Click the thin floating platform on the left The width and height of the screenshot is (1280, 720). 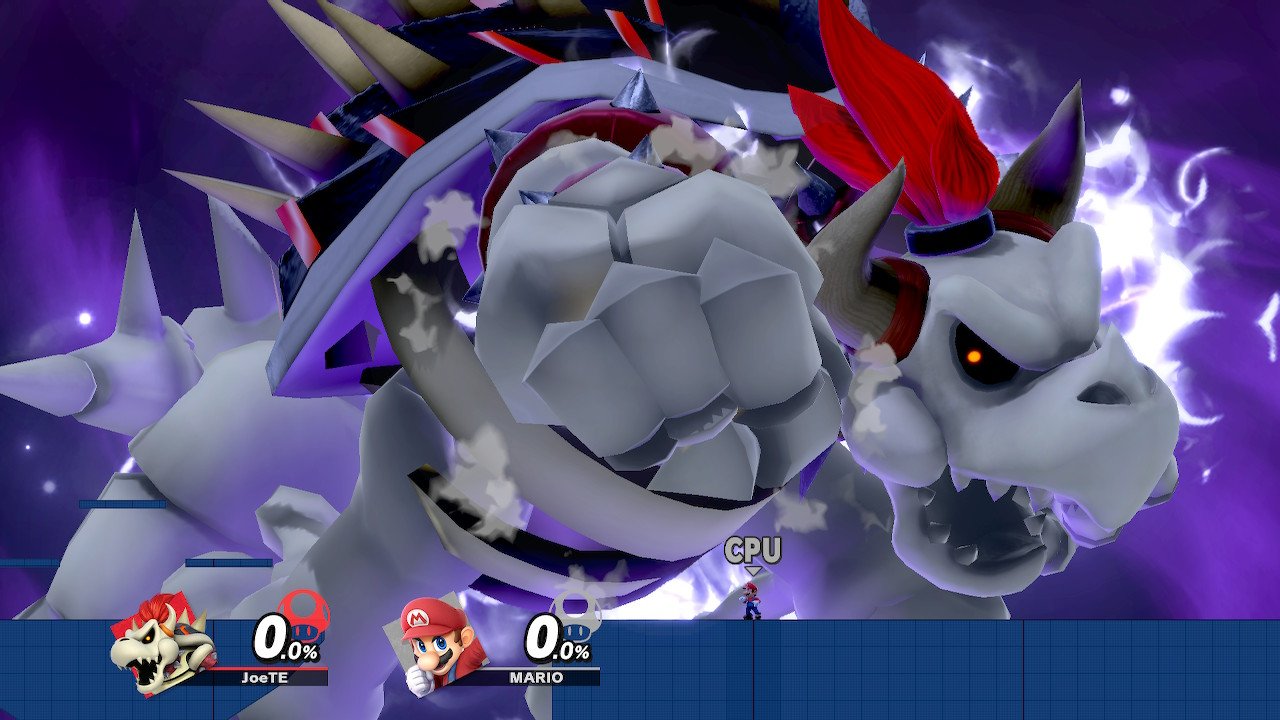(120, 504)
